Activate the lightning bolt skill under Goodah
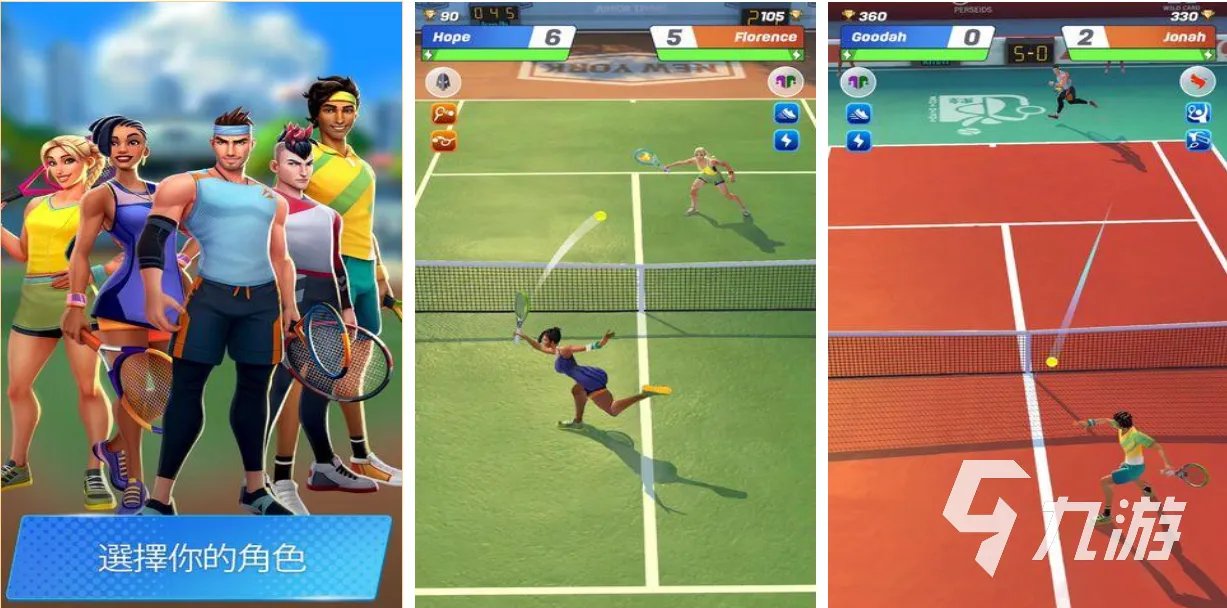Screen dimensions: 1227x608 pyautogui.click(x=858, y=141)
